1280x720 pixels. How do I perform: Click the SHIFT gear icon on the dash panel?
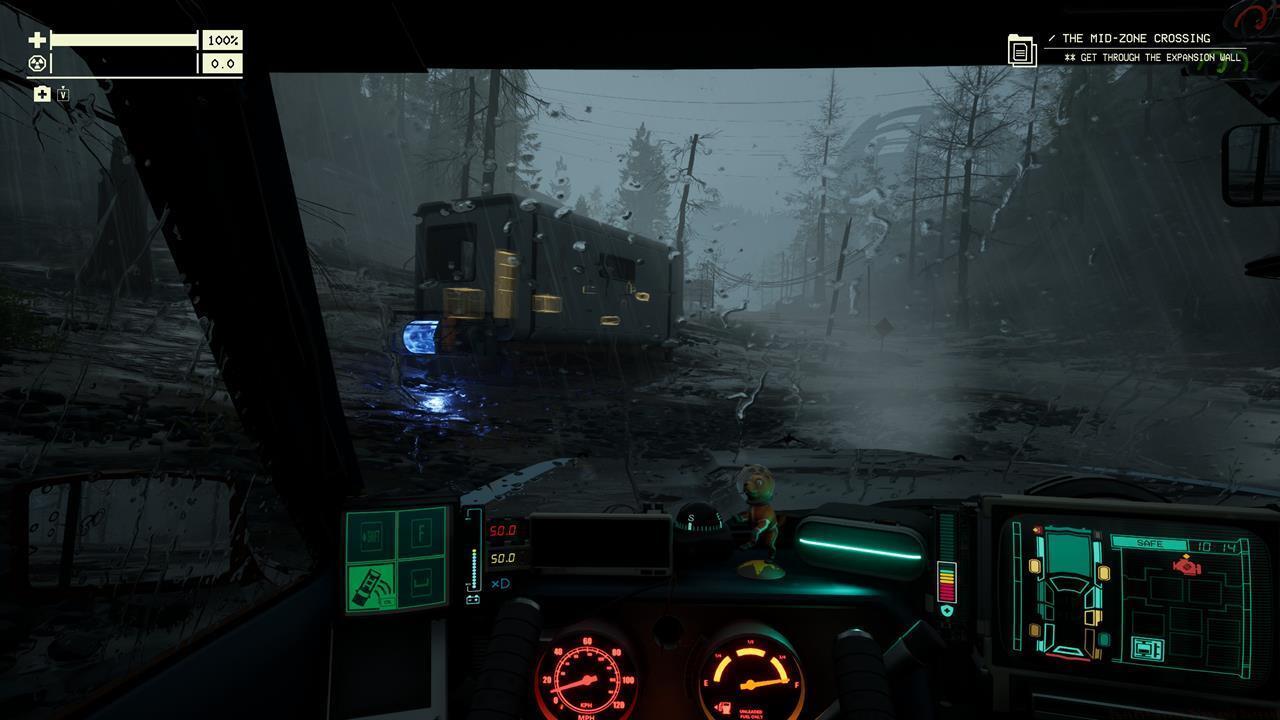(372, 535)
